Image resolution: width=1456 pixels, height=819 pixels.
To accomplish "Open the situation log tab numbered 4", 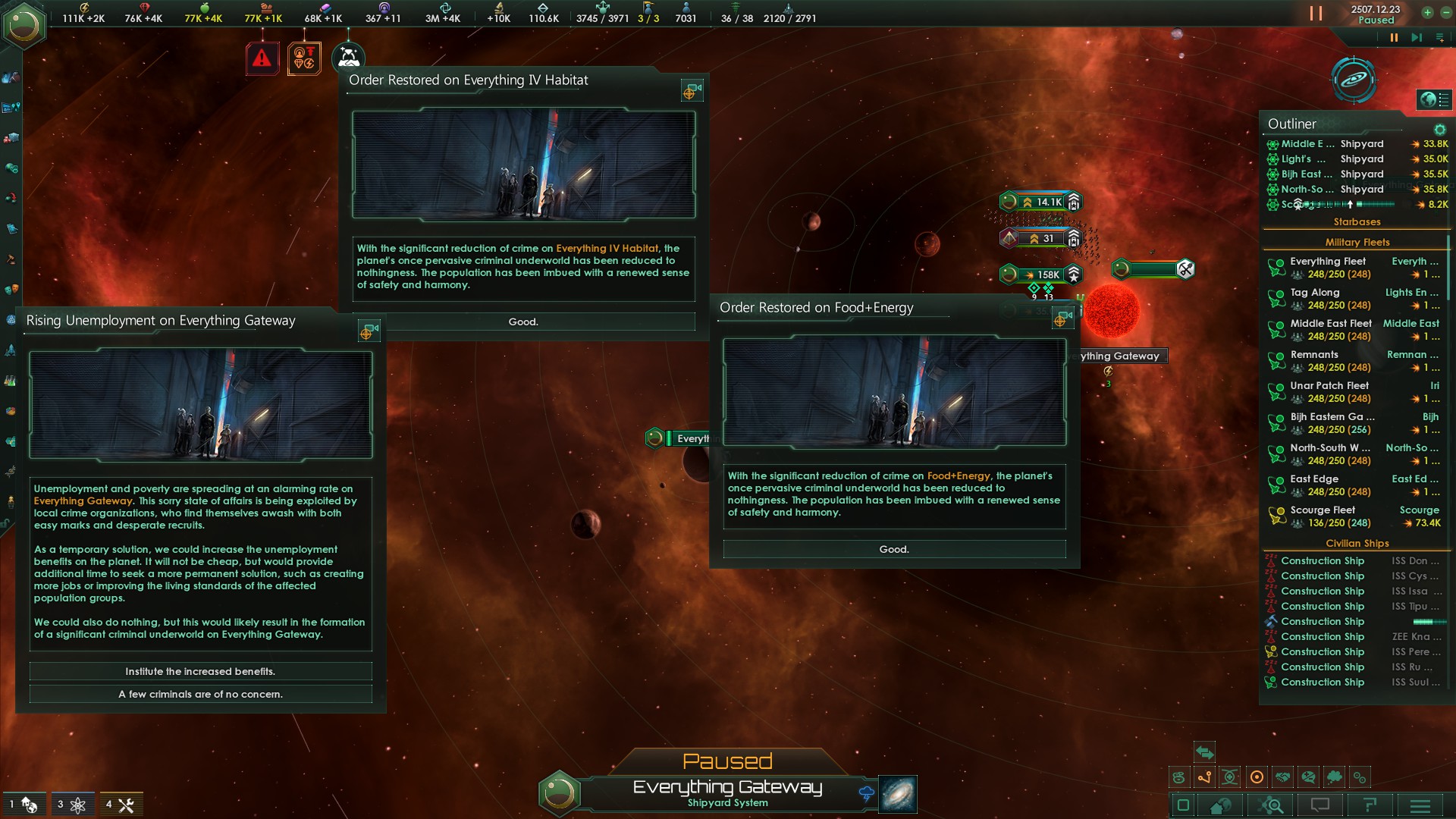I will point(121,805).
